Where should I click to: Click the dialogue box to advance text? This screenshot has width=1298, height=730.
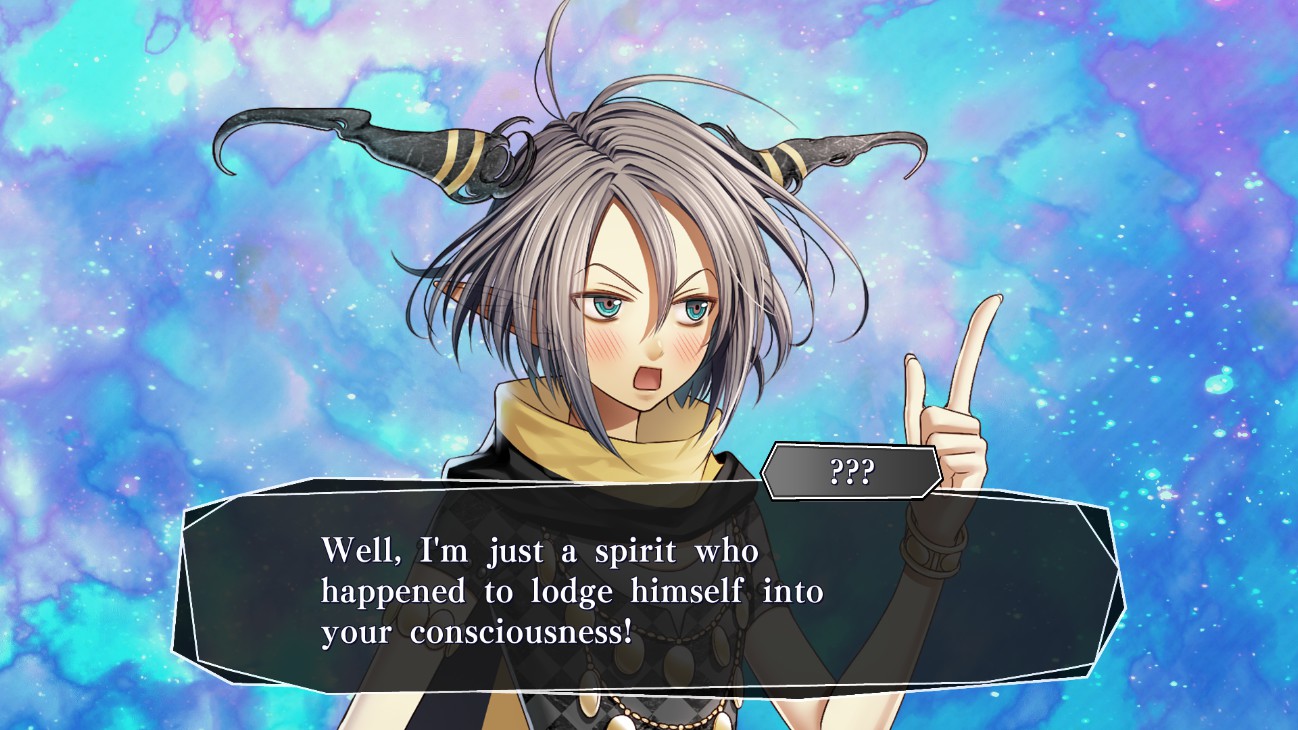point(648,592)
